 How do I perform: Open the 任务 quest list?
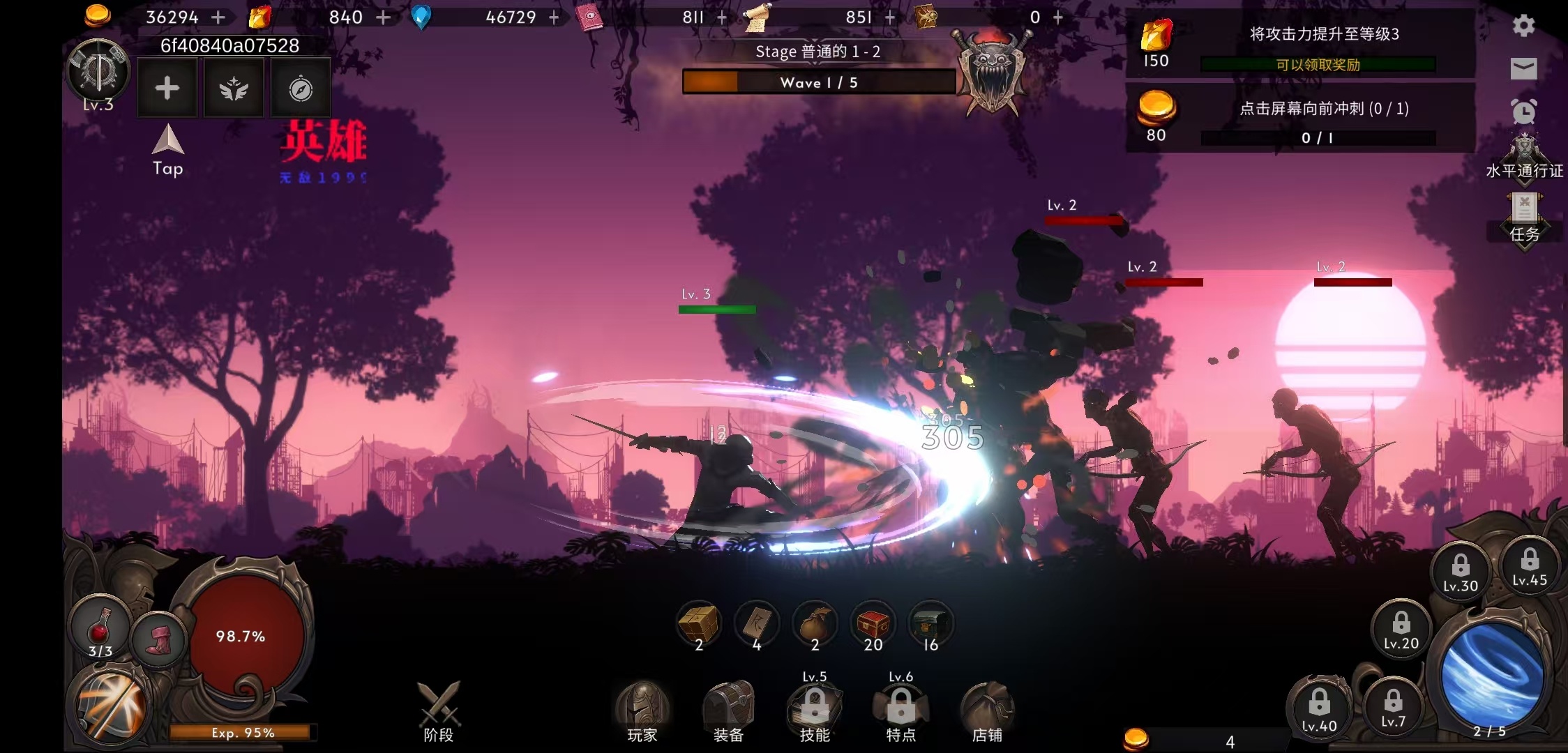[1525, 219]
